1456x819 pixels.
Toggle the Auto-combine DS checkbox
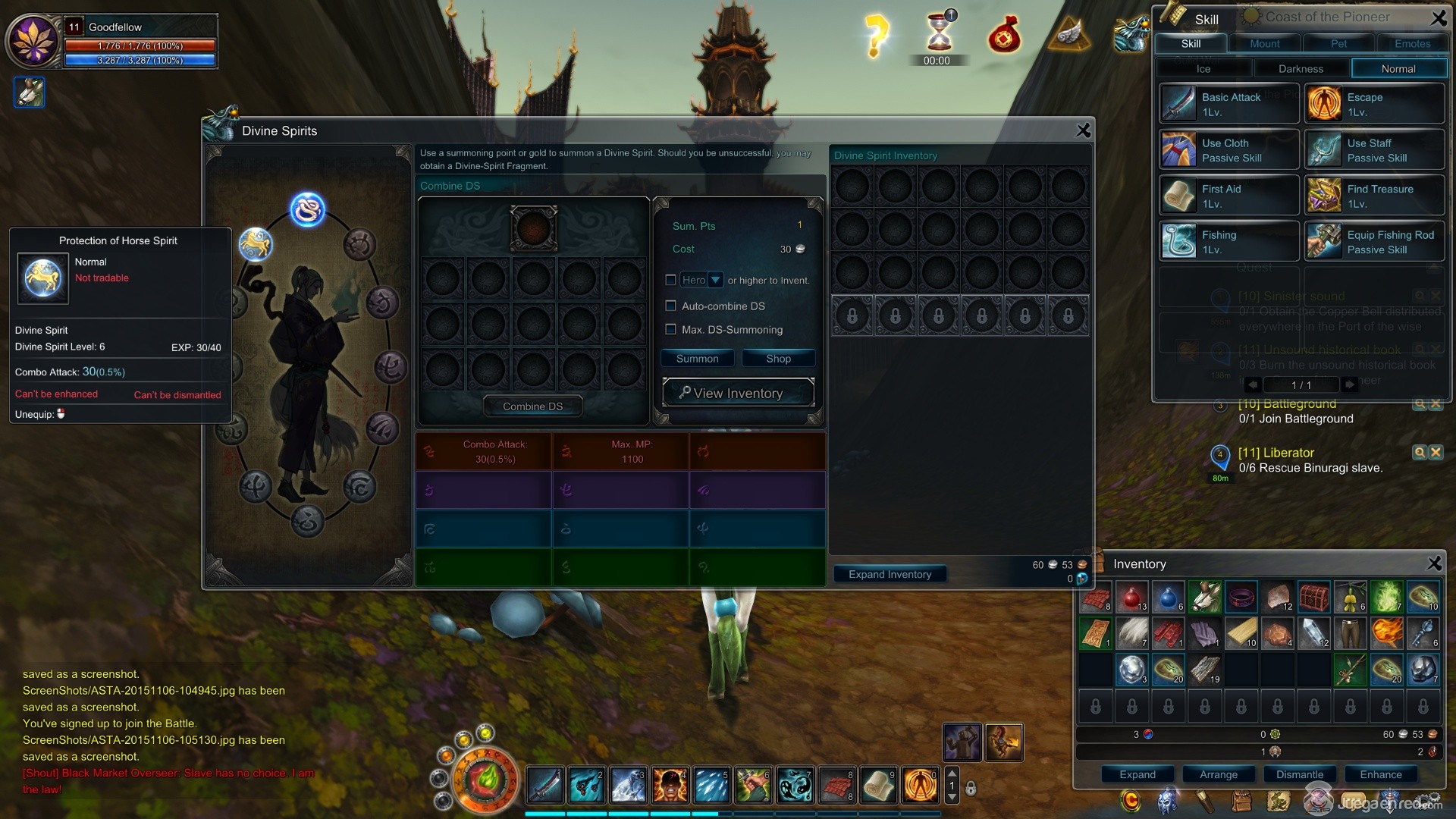pyautogui.click(x=670, y=306)
